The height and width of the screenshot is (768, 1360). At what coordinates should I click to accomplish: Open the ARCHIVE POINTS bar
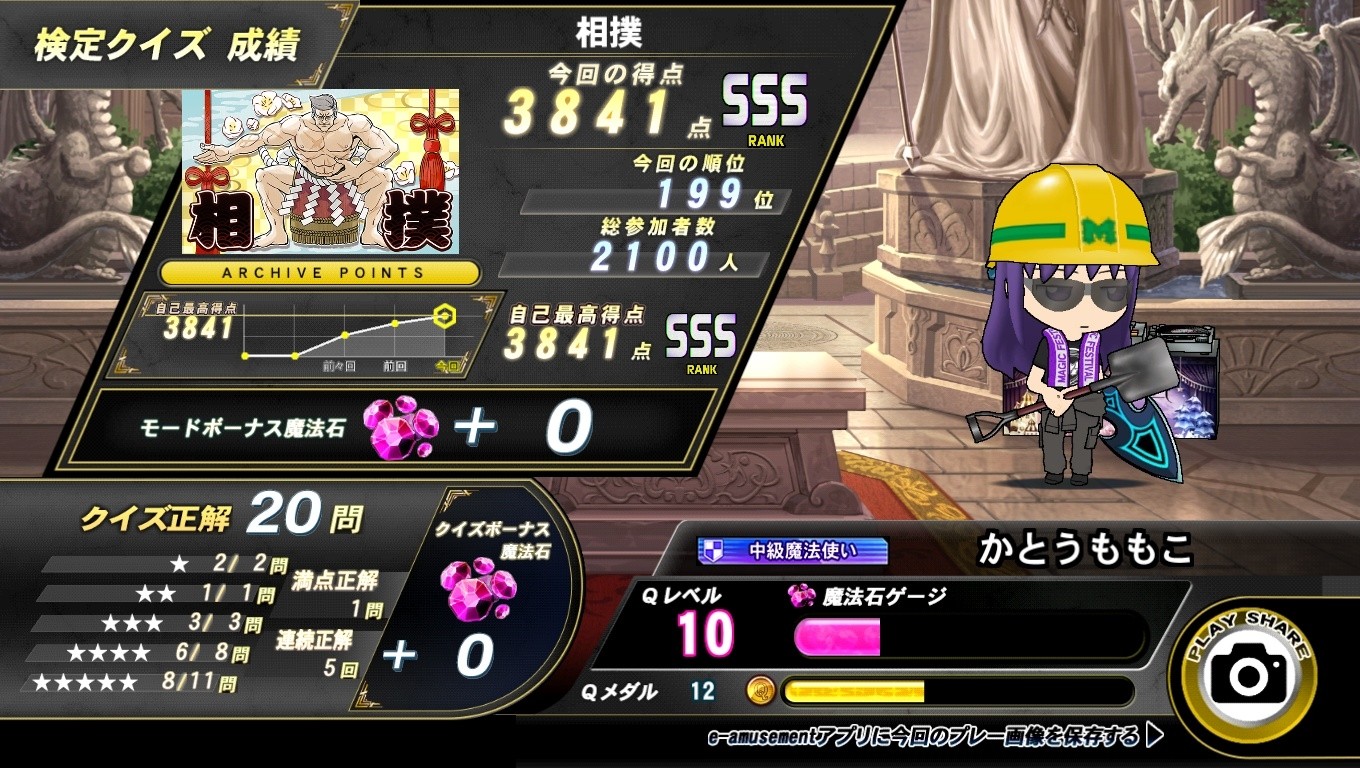pyautogui.click(x=321, y=272)
